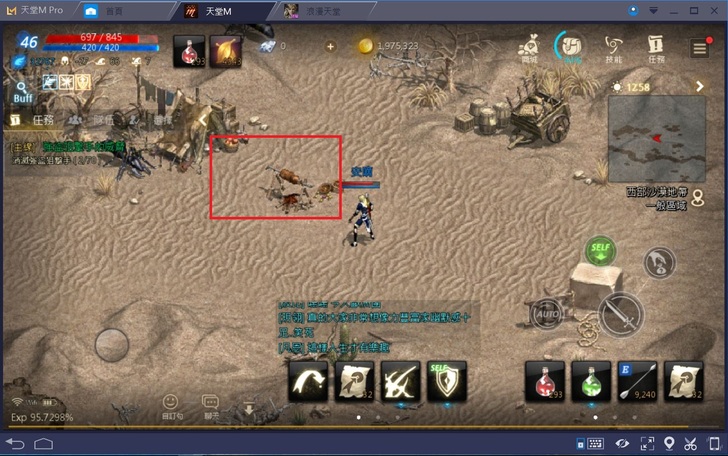This screenshot has height=456, width=728.
Task: Activate the crescent slash skill
Action: [x=308, y=381]
